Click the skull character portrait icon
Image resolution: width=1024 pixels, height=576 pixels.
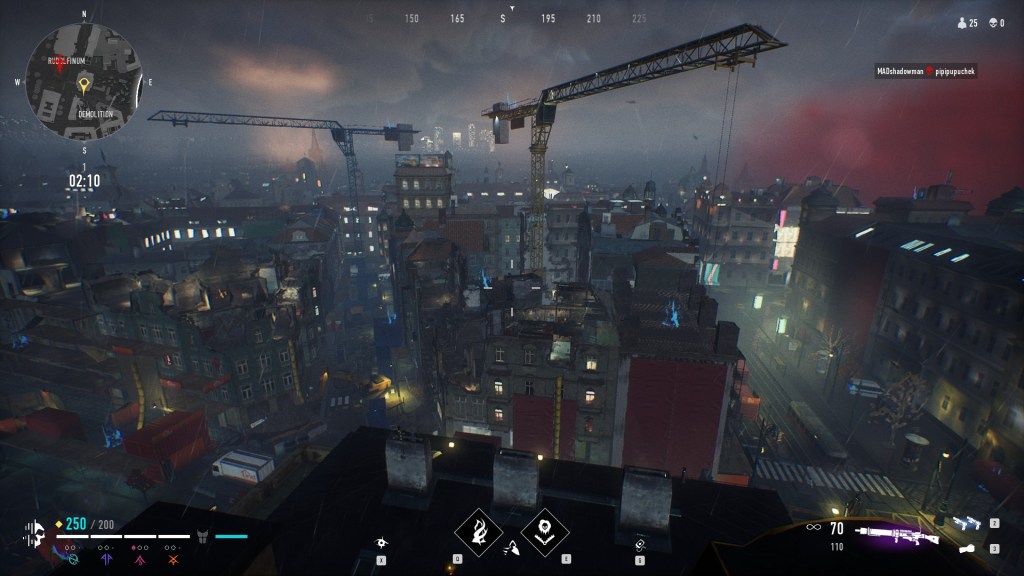pyautogui.click(x=34, y=532)
